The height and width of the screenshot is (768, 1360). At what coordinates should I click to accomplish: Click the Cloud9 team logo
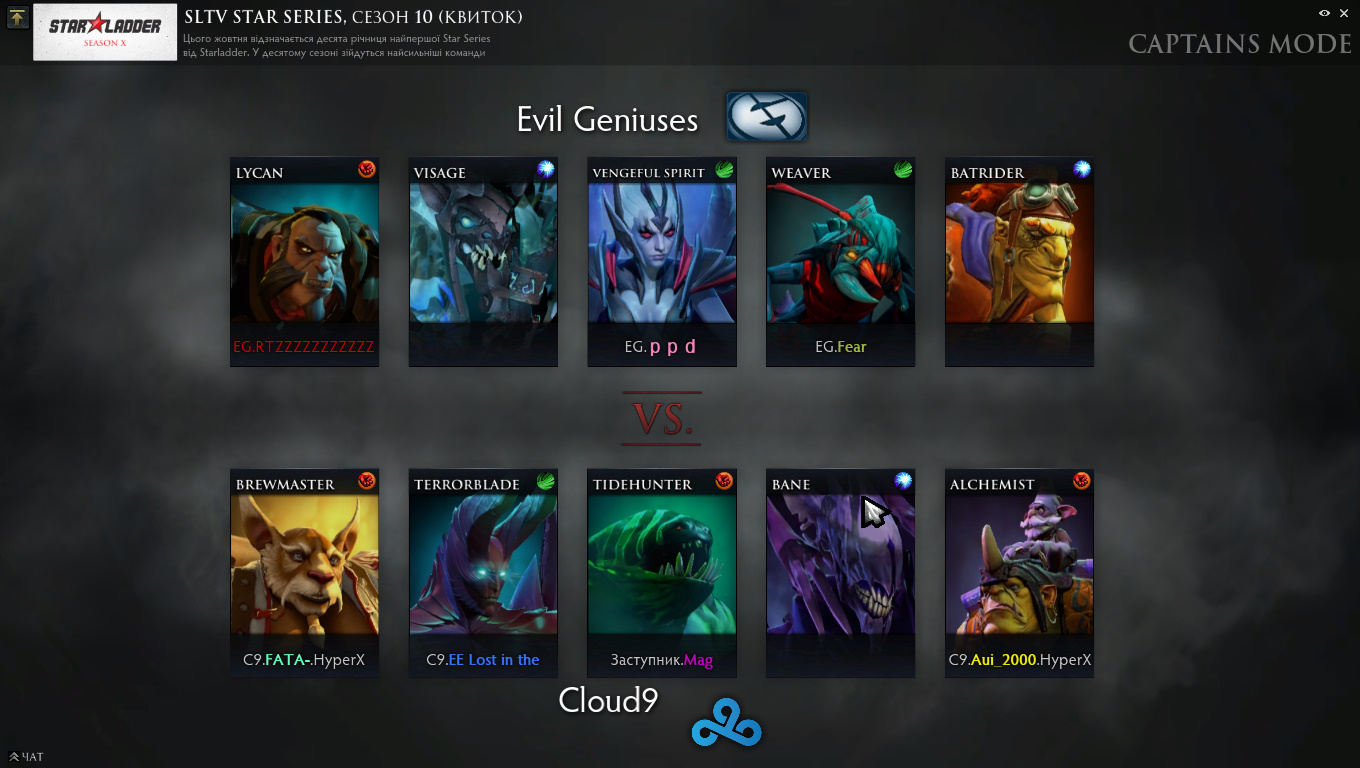pyautogui.click(x=726, y=729)
